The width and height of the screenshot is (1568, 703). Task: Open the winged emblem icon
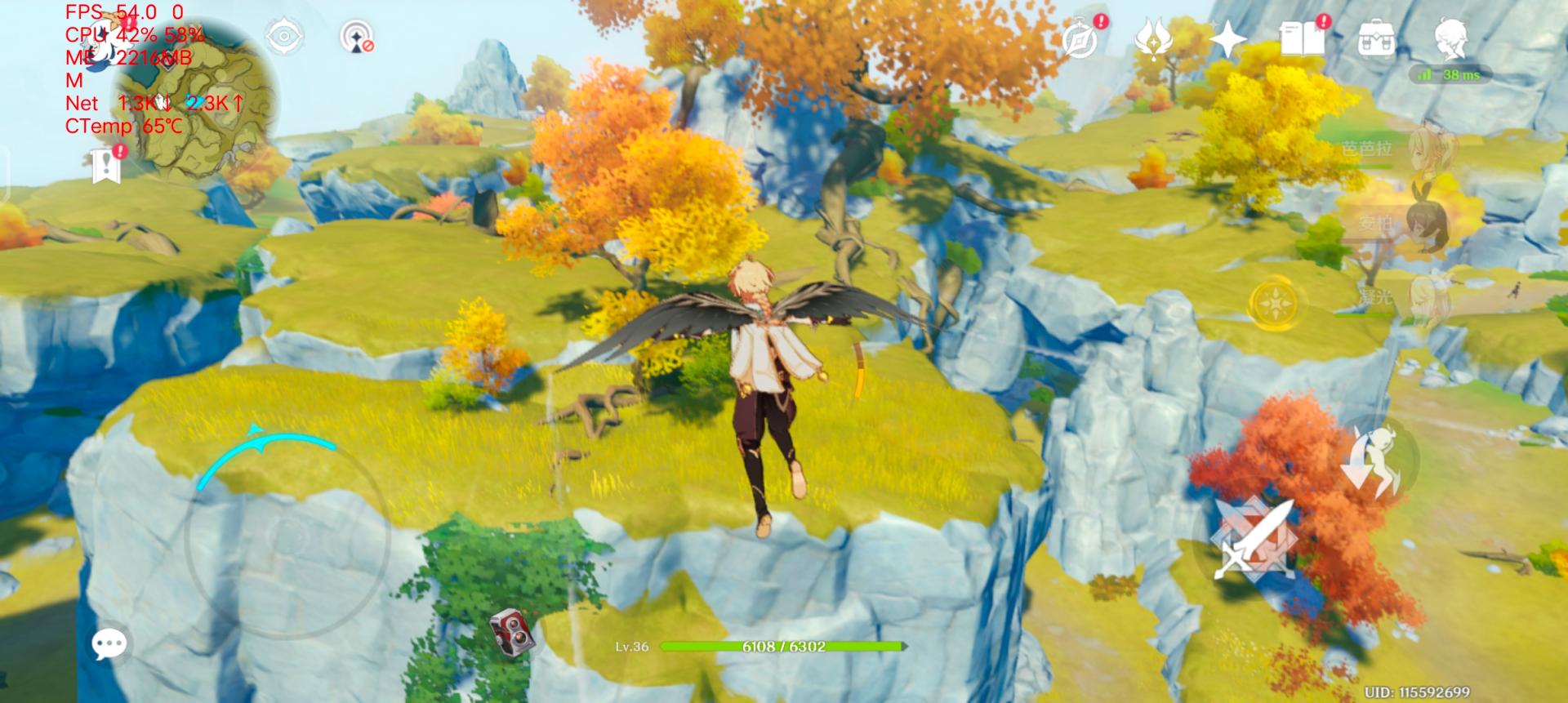pos(1152,38)
